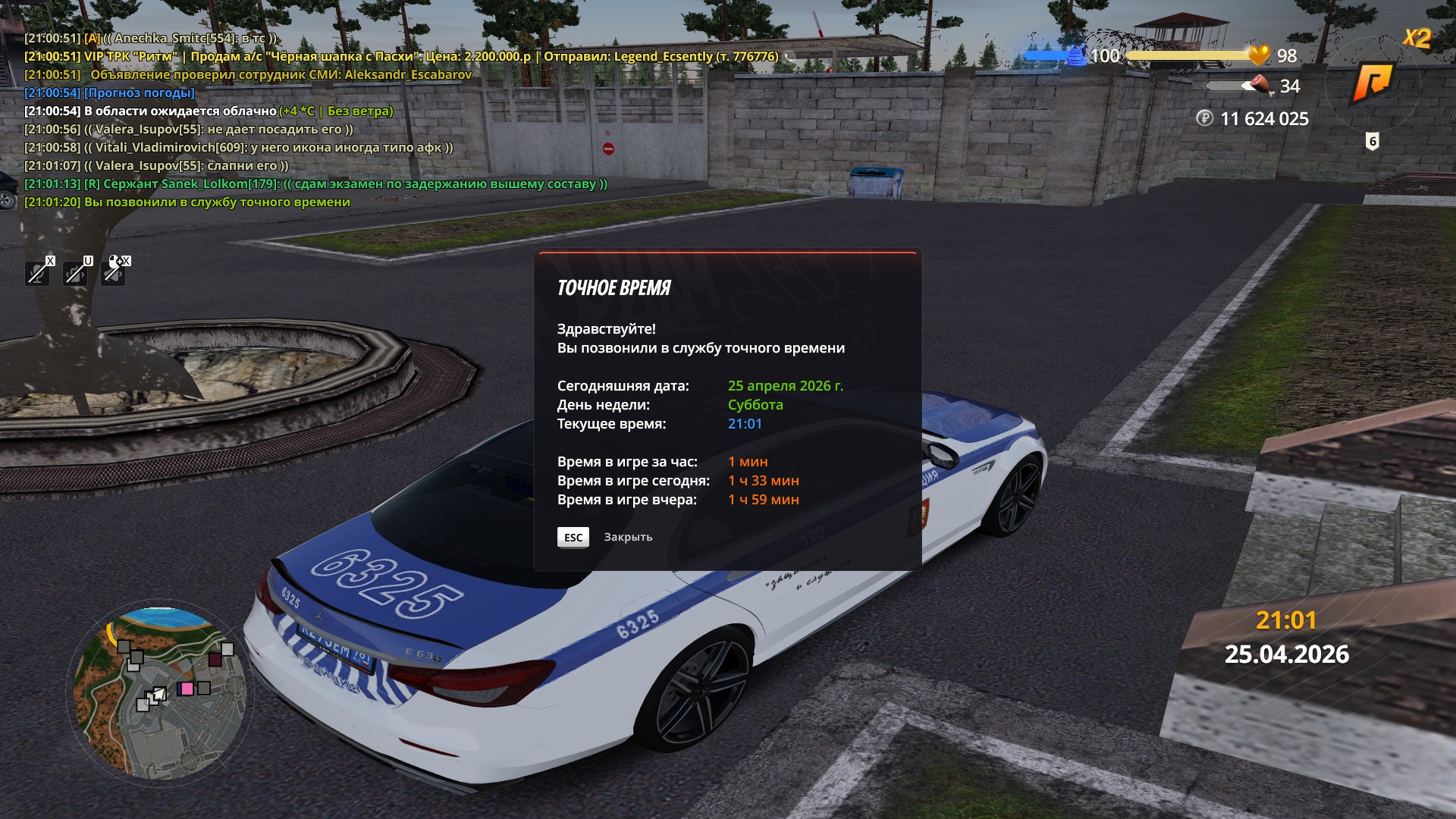Toggle the crossed-out walkie-talkie radio icon
Image resolution: width=1456 pixels, height=819 pixels.
(75, 273)
